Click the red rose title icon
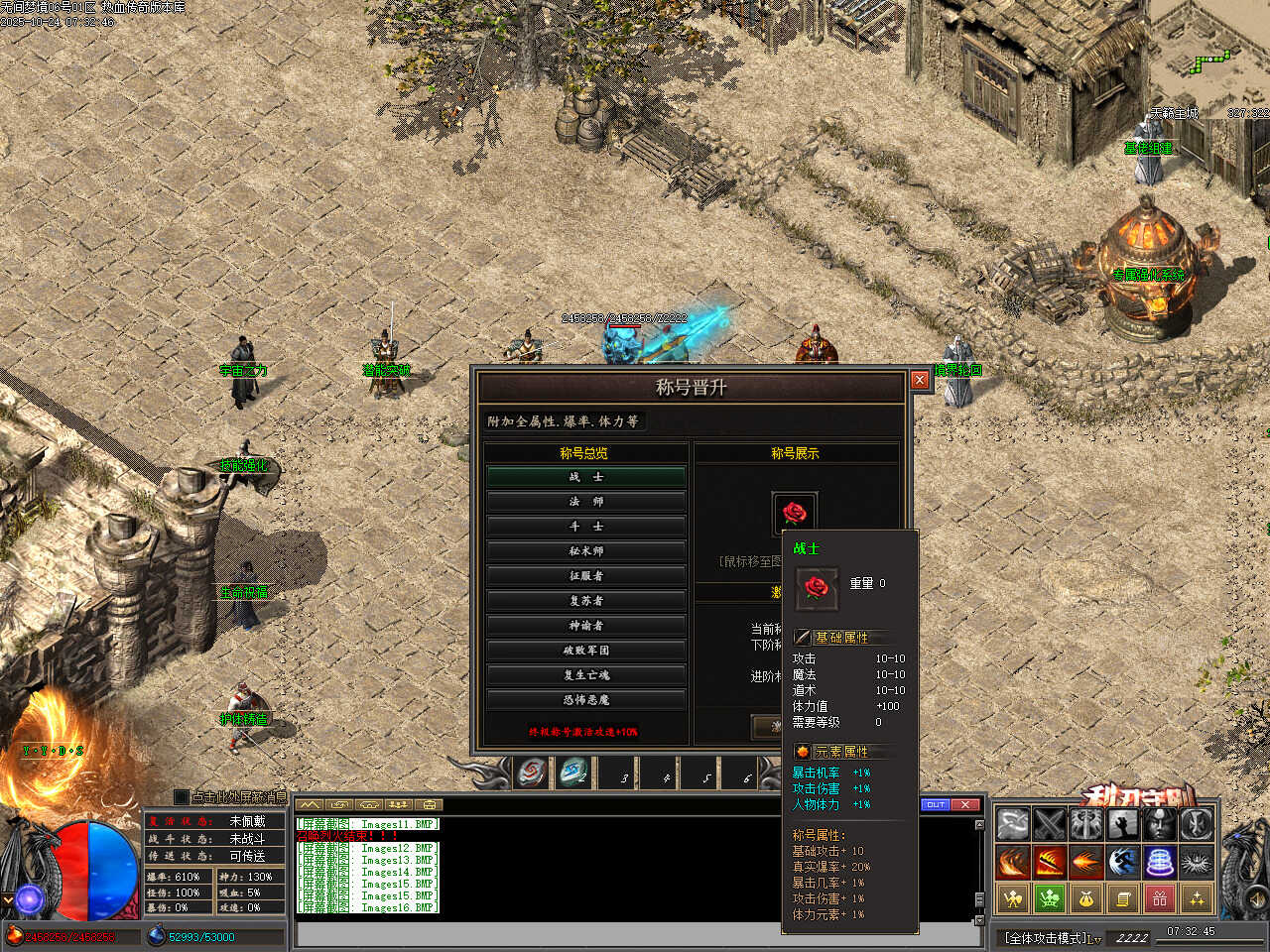This screenshot has width=1270, height=952. tap(795, 513)
